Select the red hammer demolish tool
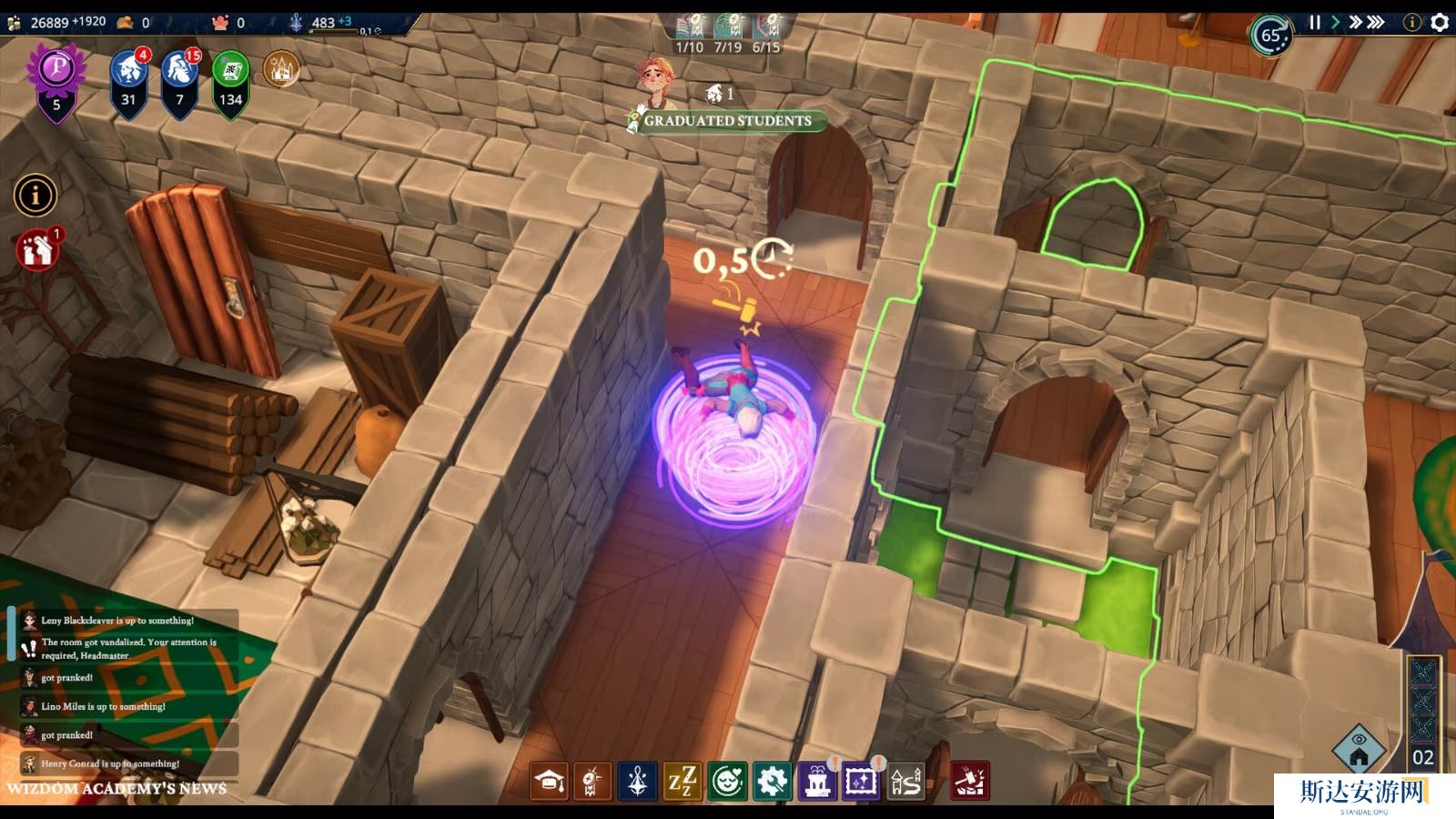This screenshot has width=1456, height=819. point(969,782)
